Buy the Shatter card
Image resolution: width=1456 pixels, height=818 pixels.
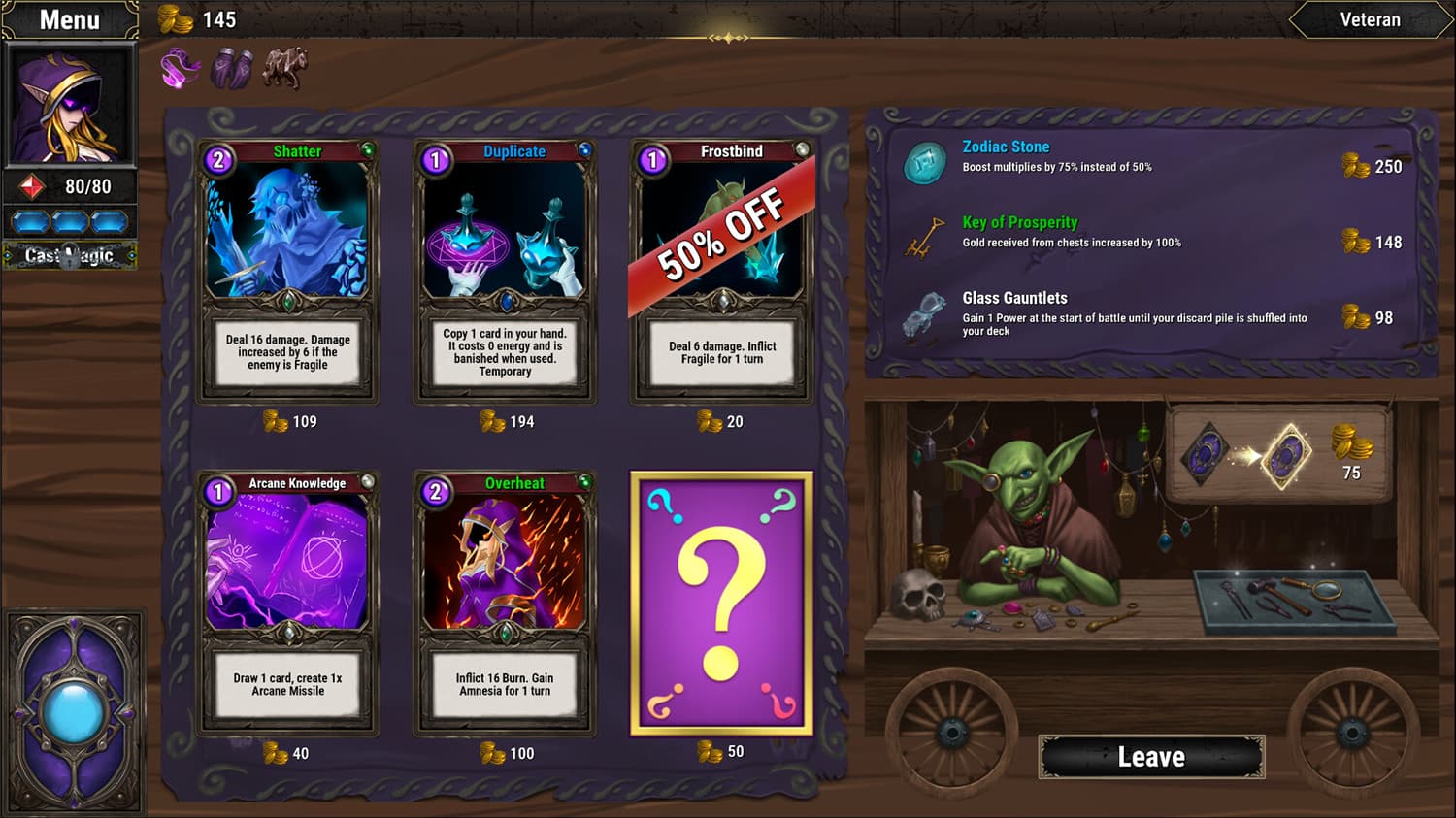(x=287, y=272)
